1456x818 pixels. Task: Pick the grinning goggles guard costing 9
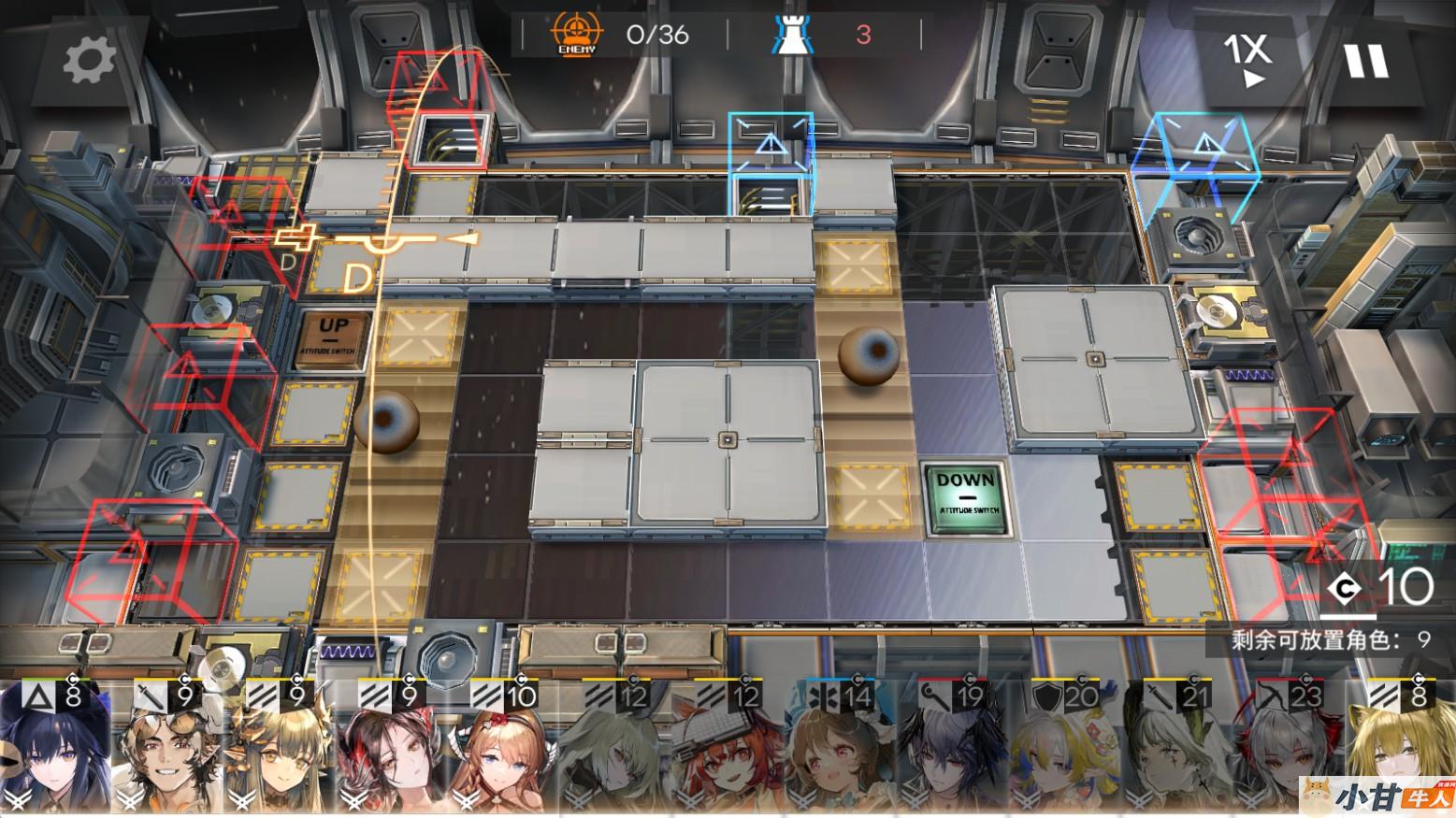click(166, 753)
